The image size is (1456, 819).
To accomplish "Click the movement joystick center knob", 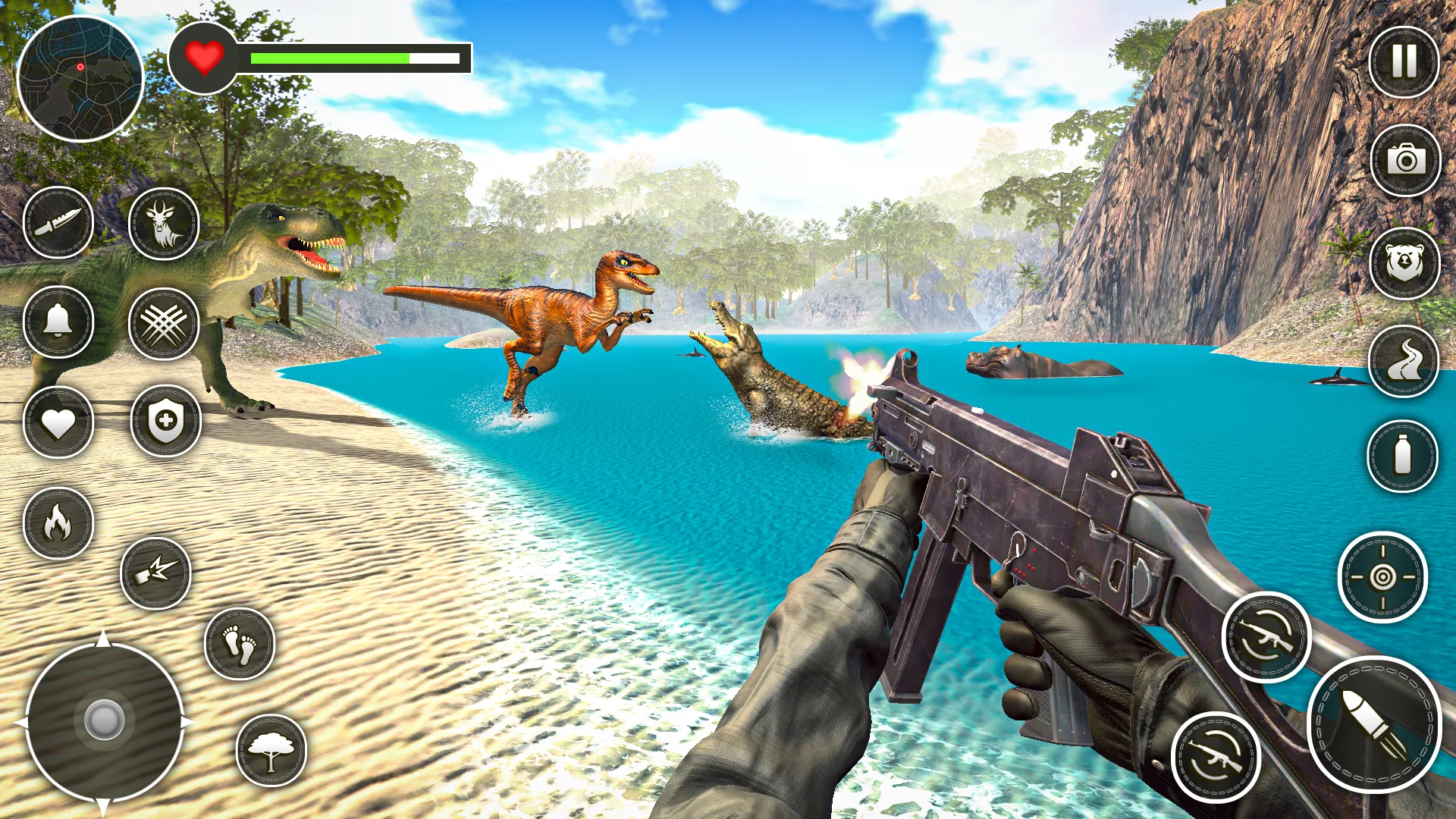I will [x=104, y=720].
